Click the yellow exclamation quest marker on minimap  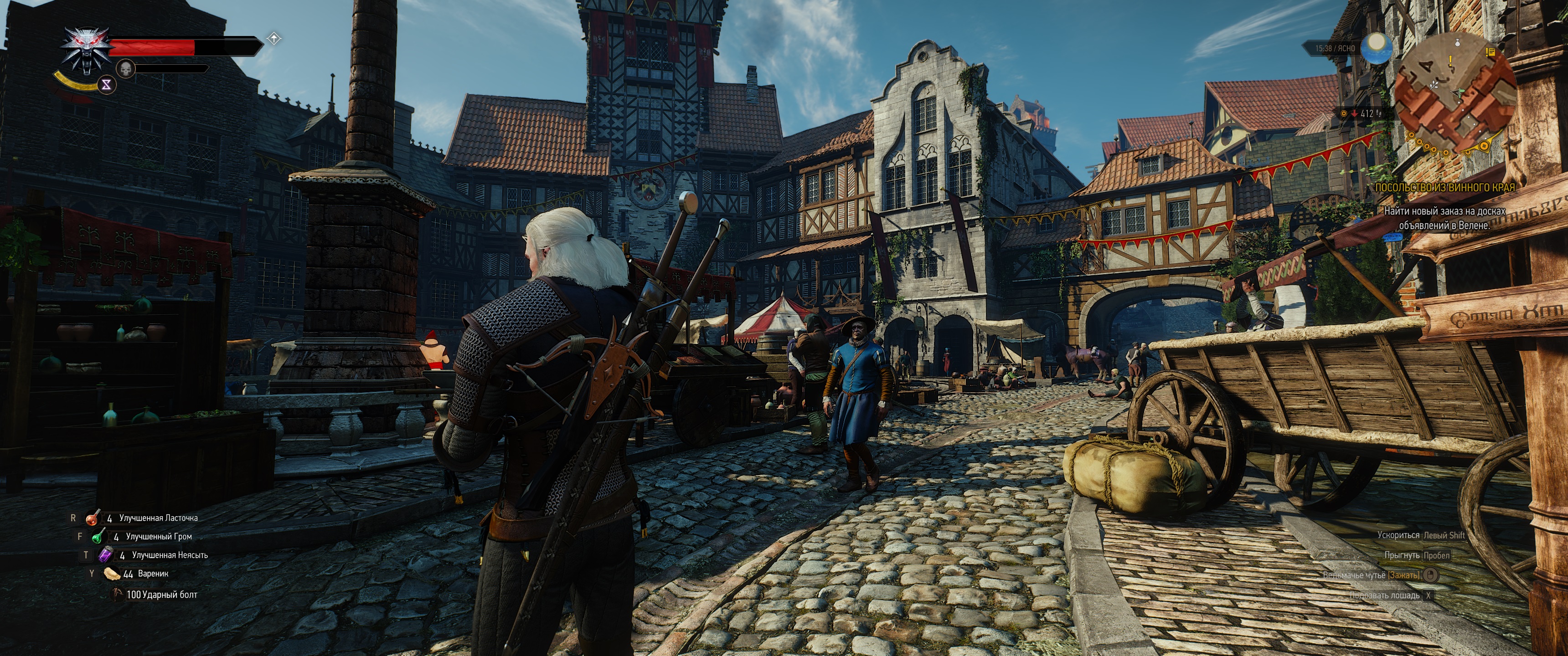pos(1450,61)
